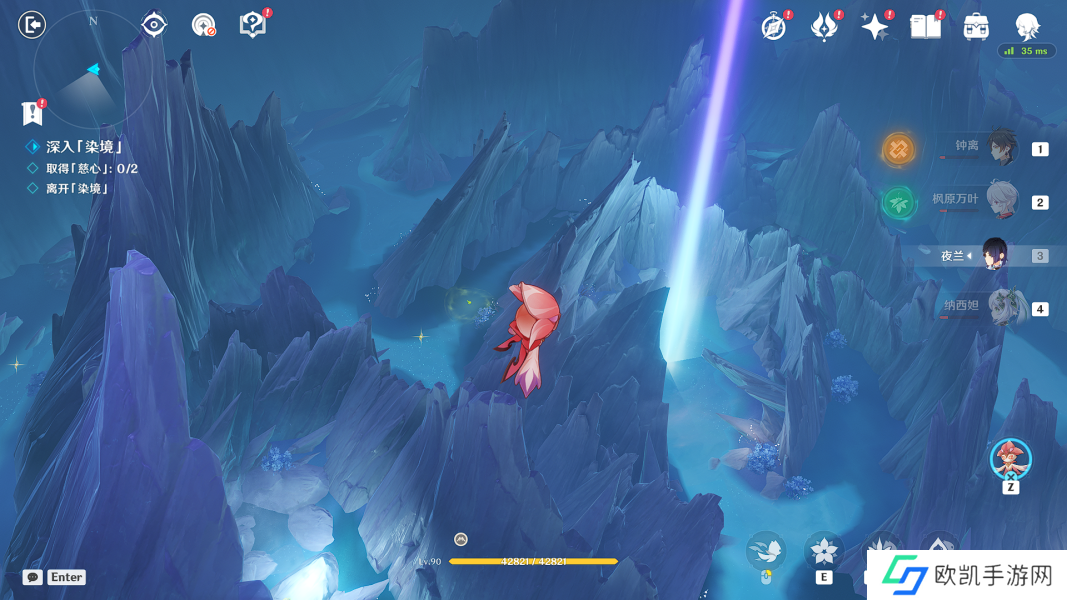Switch to party member 钟离
This screenshot has height=600, width=1067.
coord(998,148)
